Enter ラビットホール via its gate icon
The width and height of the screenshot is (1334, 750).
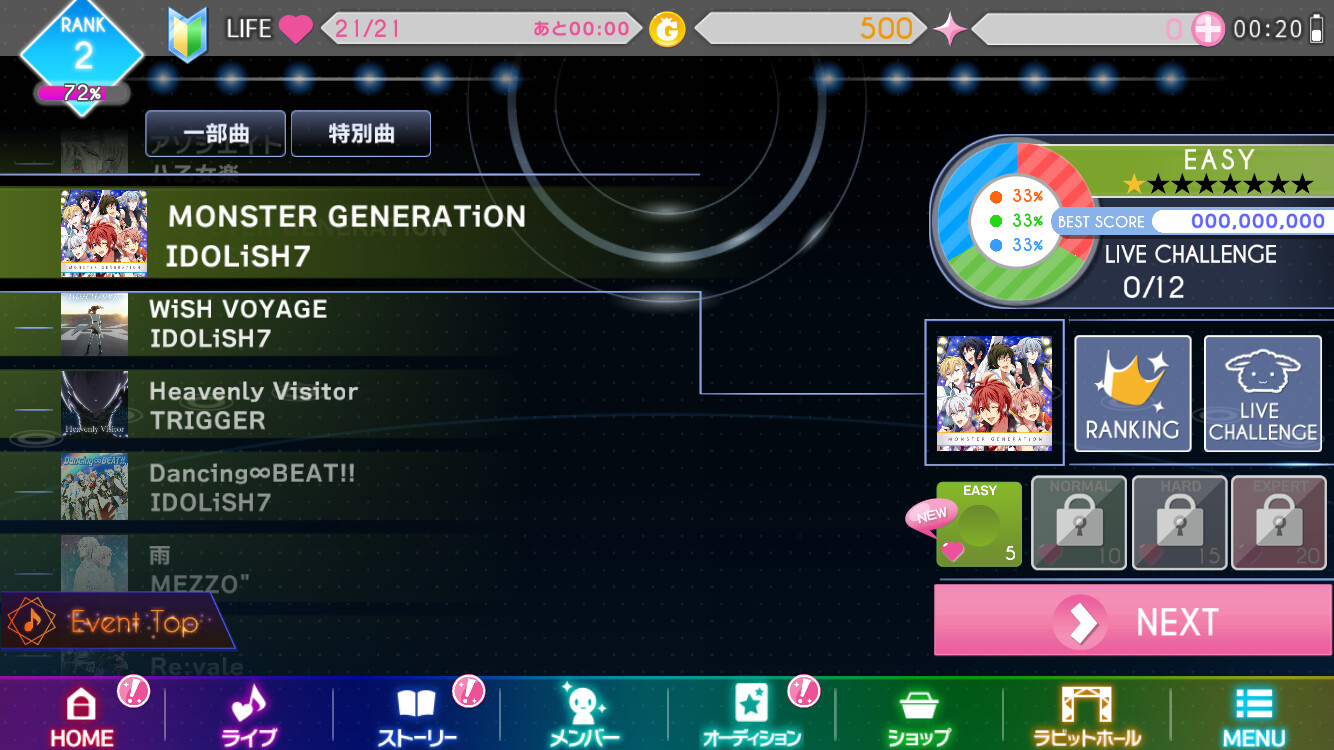click(1084, 705)
